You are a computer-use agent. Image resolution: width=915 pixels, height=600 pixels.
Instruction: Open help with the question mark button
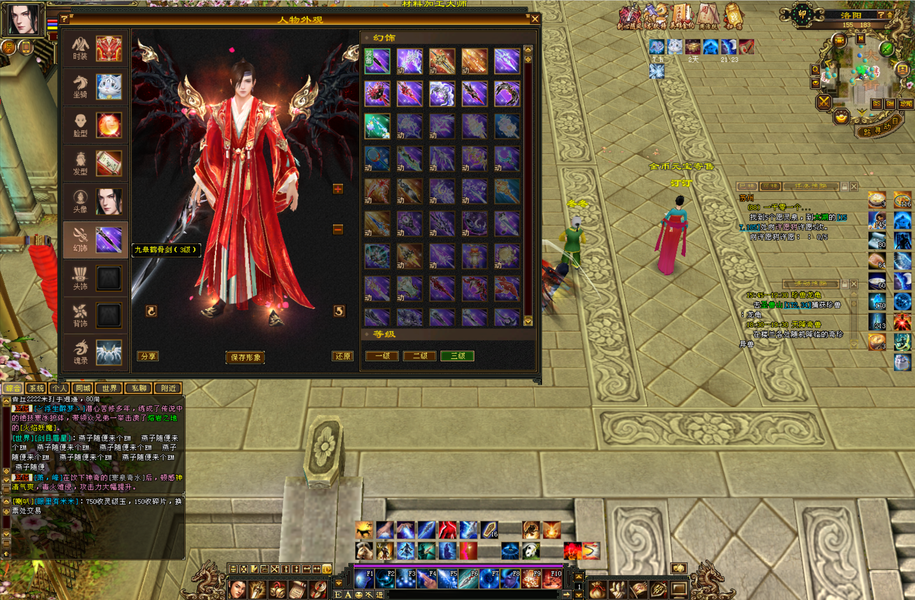(x=65, y=19)
